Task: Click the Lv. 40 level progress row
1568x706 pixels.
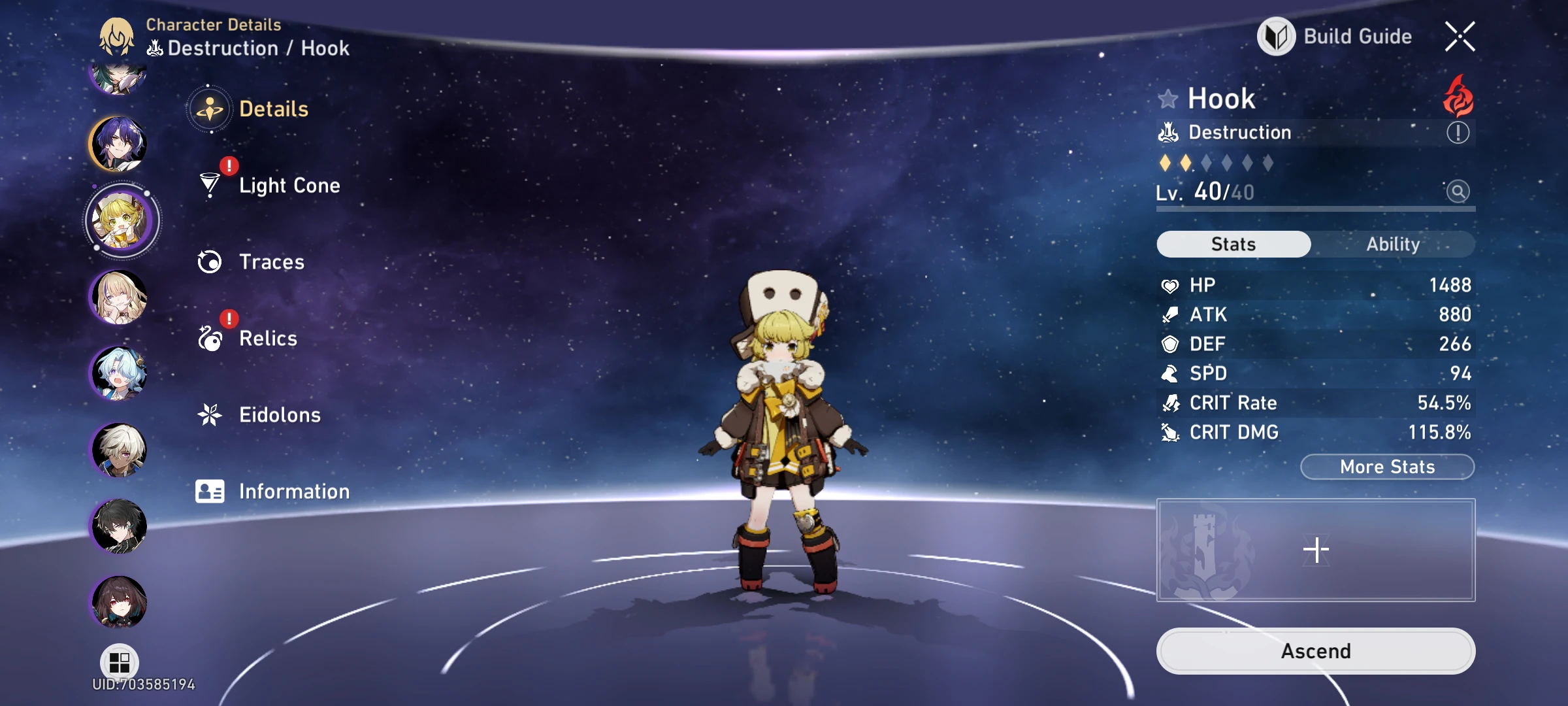Action: pyautogui.click(x=1241, y=192)
